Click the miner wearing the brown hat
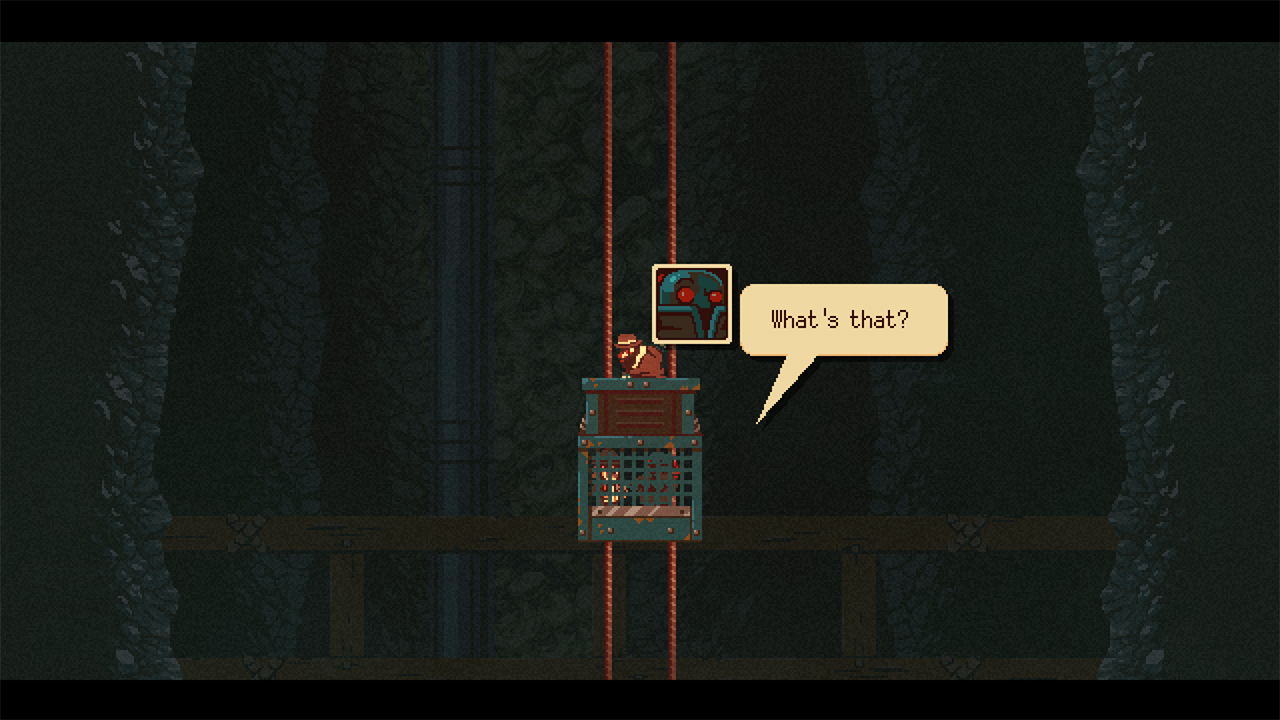The height and width of the screenshot is (720, 1280). click(638, 360)
